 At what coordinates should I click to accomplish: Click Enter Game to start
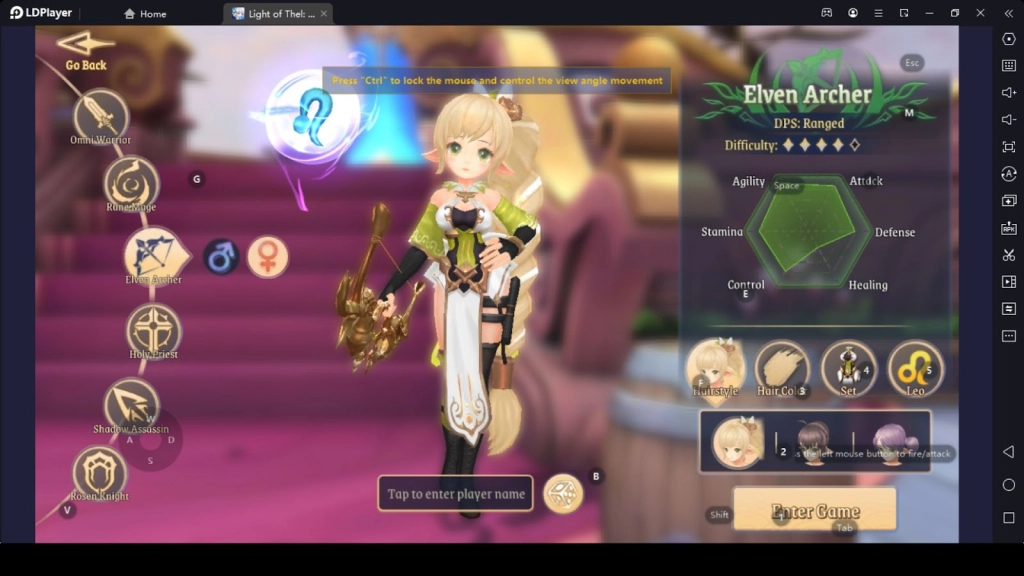click(x=815, y=511)
